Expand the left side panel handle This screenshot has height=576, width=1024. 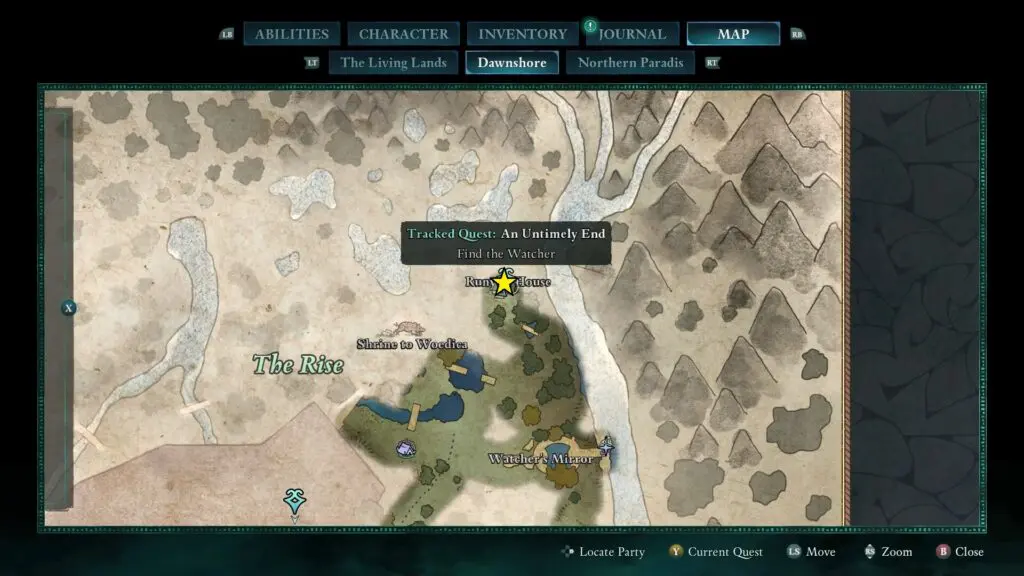click(69, 308)
